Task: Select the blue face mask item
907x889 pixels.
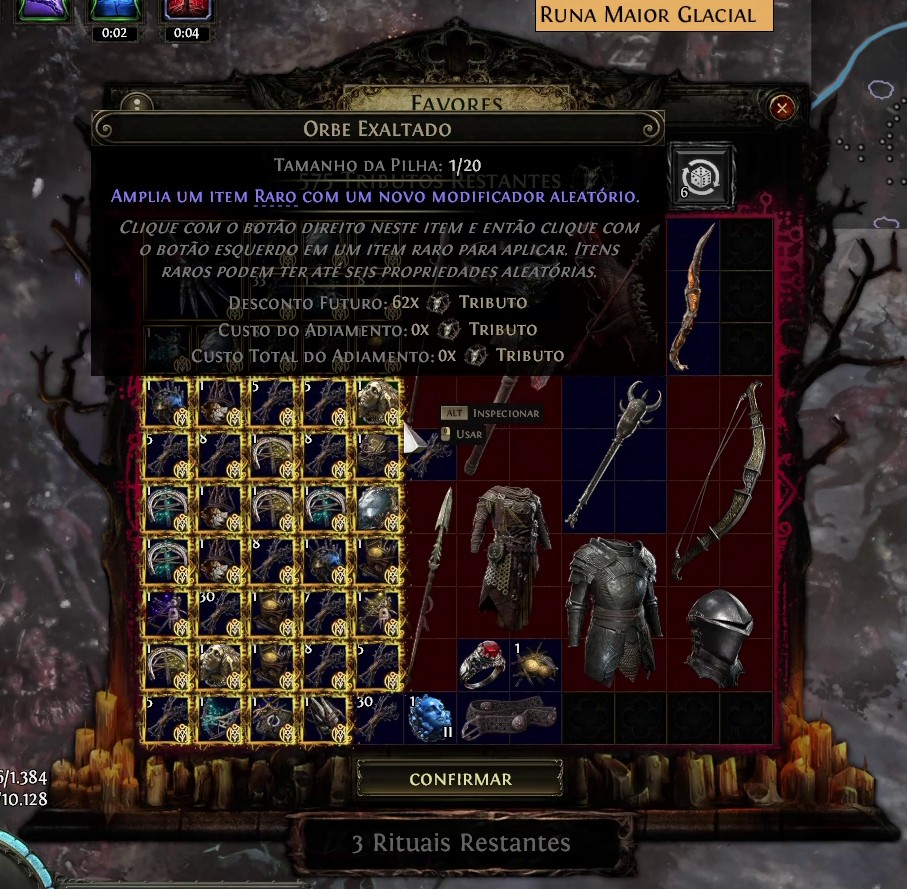Action: pyautogui.click(x=430, y=718)
